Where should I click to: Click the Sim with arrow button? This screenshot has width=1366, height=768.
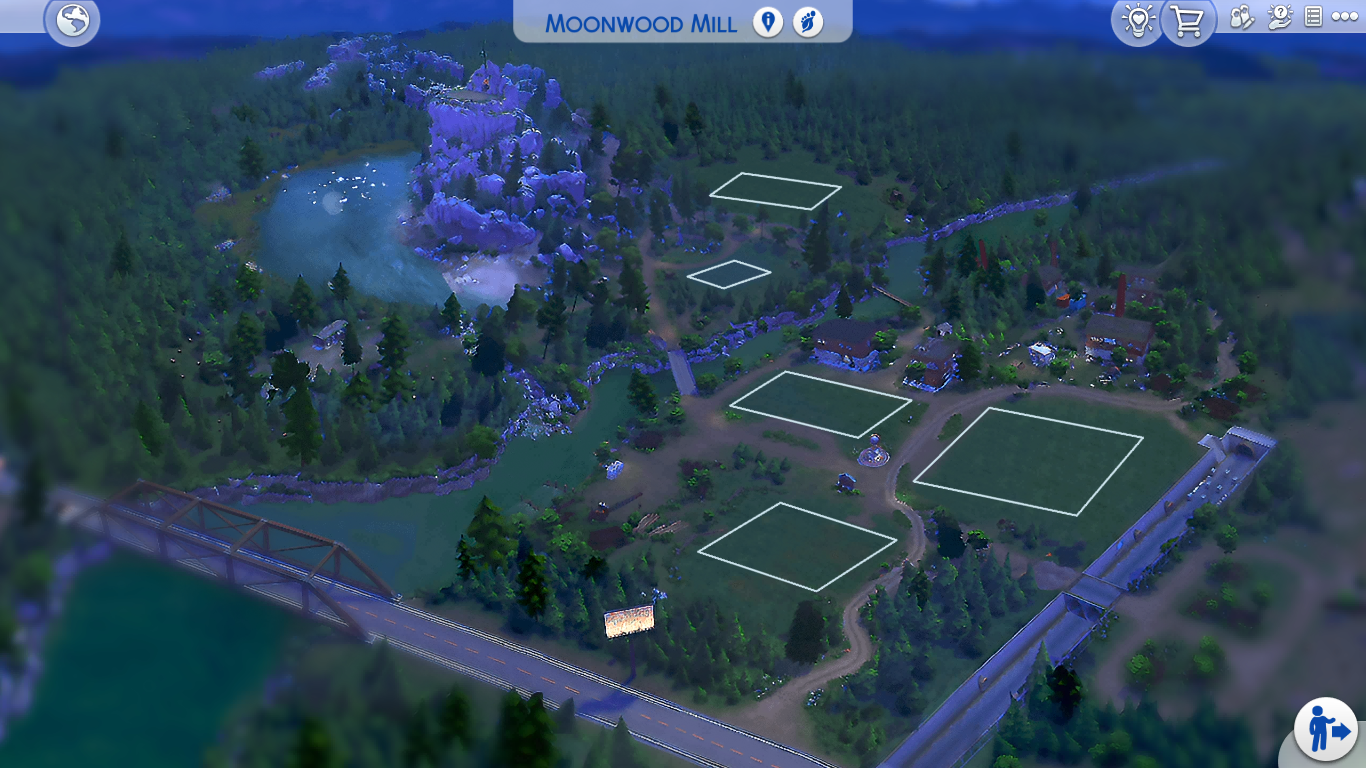click(x=1326, y=729)
